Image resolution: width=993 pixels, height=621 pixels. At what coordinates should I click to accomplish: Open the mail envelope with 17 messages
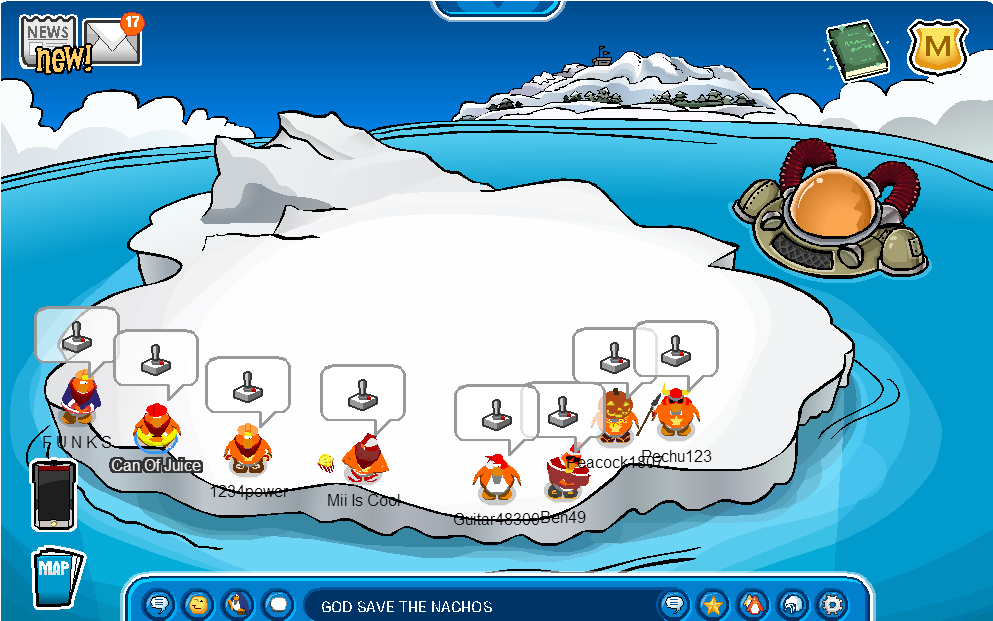coord(110,39)
